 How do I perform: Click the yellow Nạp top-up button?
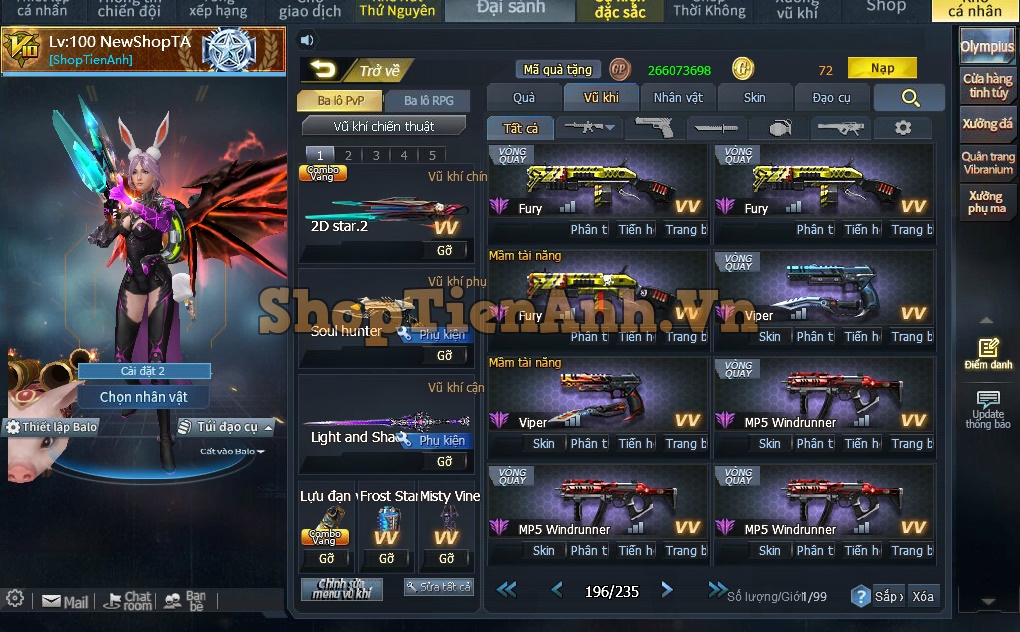pos(882,68)
